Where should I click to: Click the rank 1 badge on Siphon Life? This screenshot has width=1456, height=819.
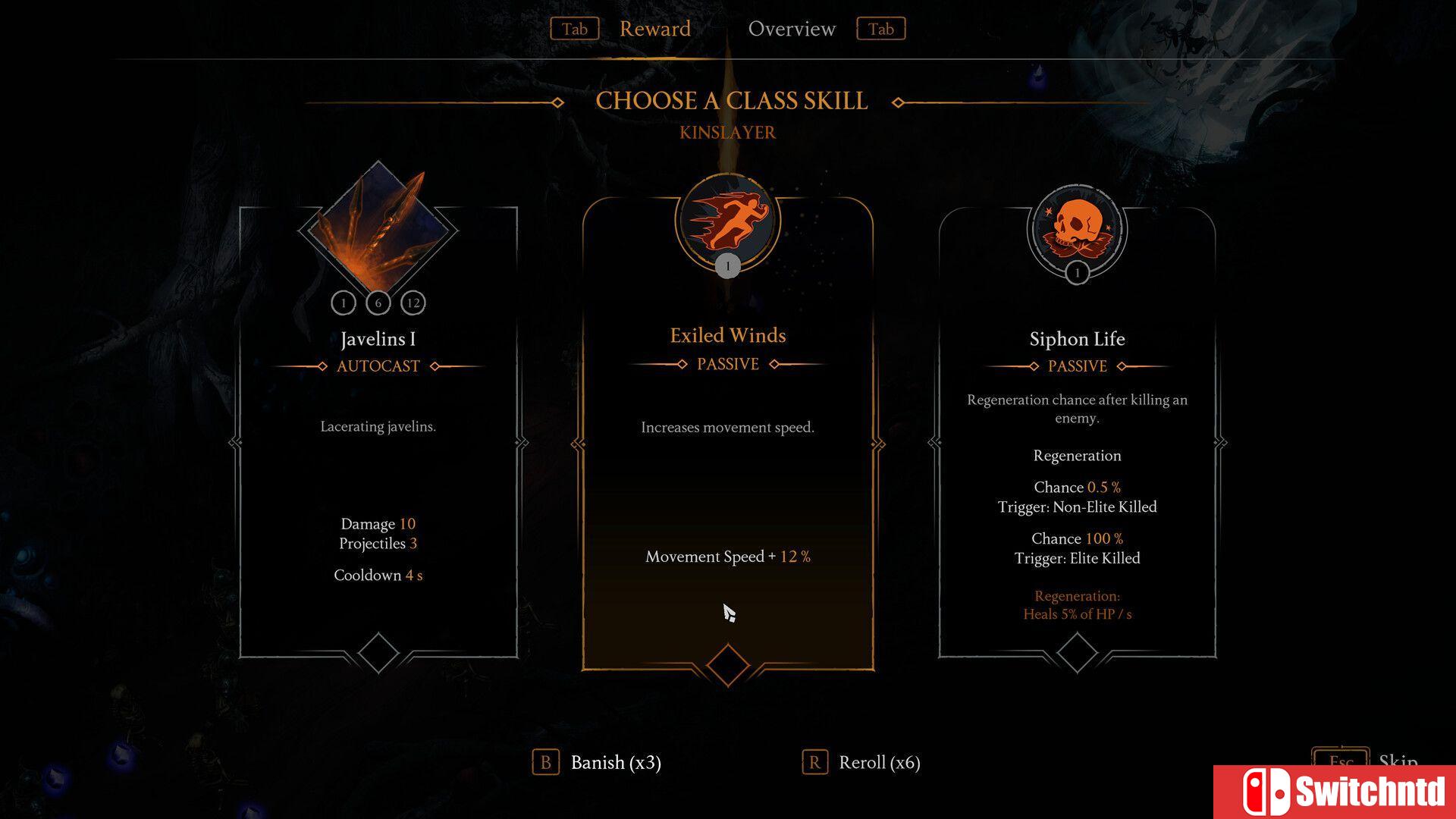pyautogui.click(x=1078, y=271)
